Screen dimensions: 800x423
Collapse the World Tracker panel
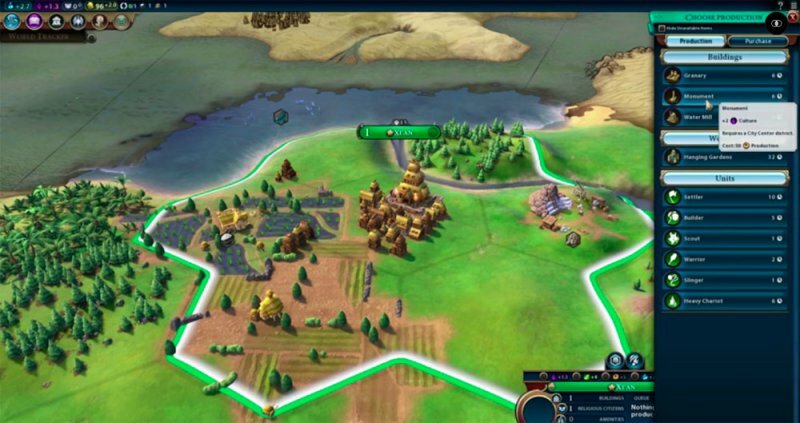[x=91, y=37]
